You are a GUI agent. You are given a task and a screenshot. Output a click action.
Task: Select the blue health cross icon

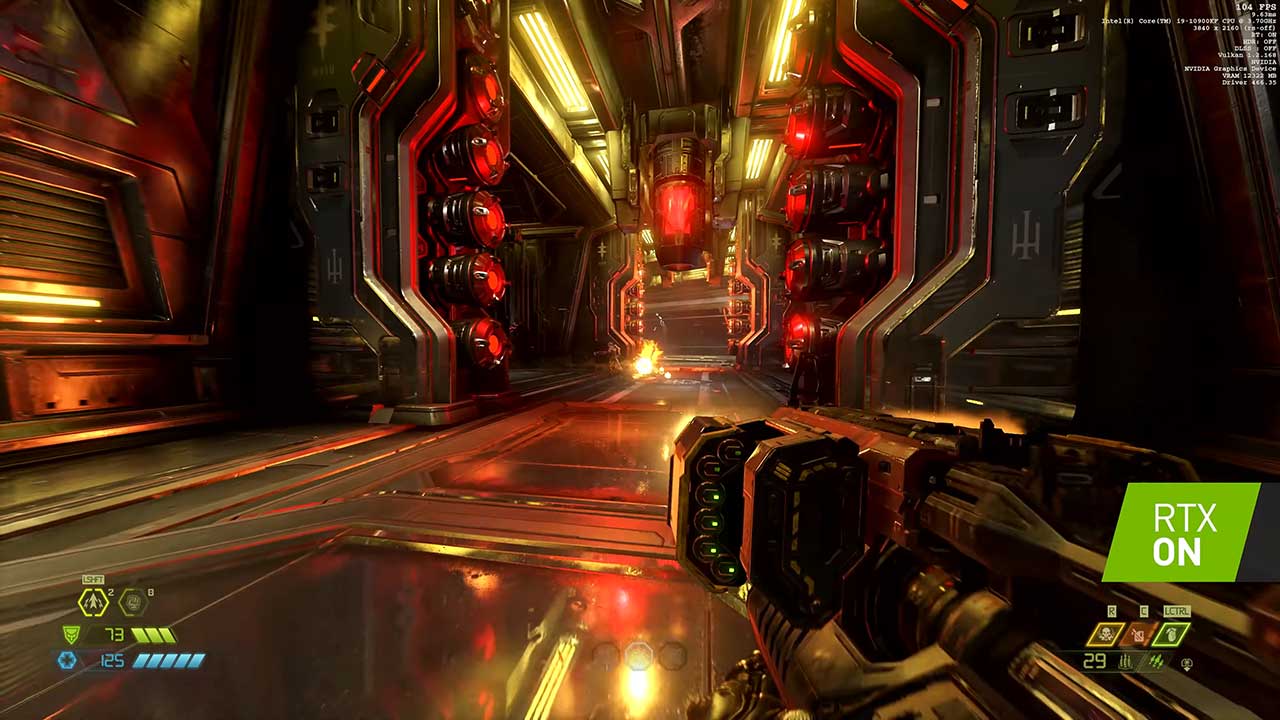point(67,660)
